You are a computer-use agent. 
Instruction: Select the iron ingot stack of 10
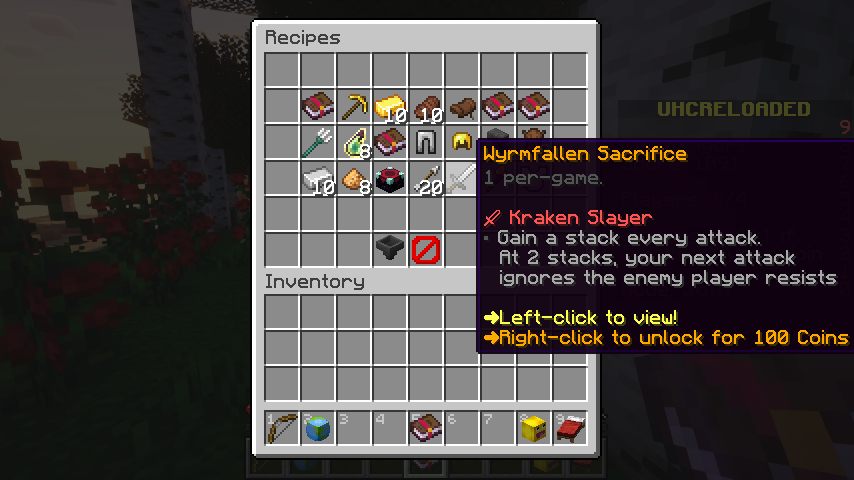pyautogui.click(x=318, y=178)
